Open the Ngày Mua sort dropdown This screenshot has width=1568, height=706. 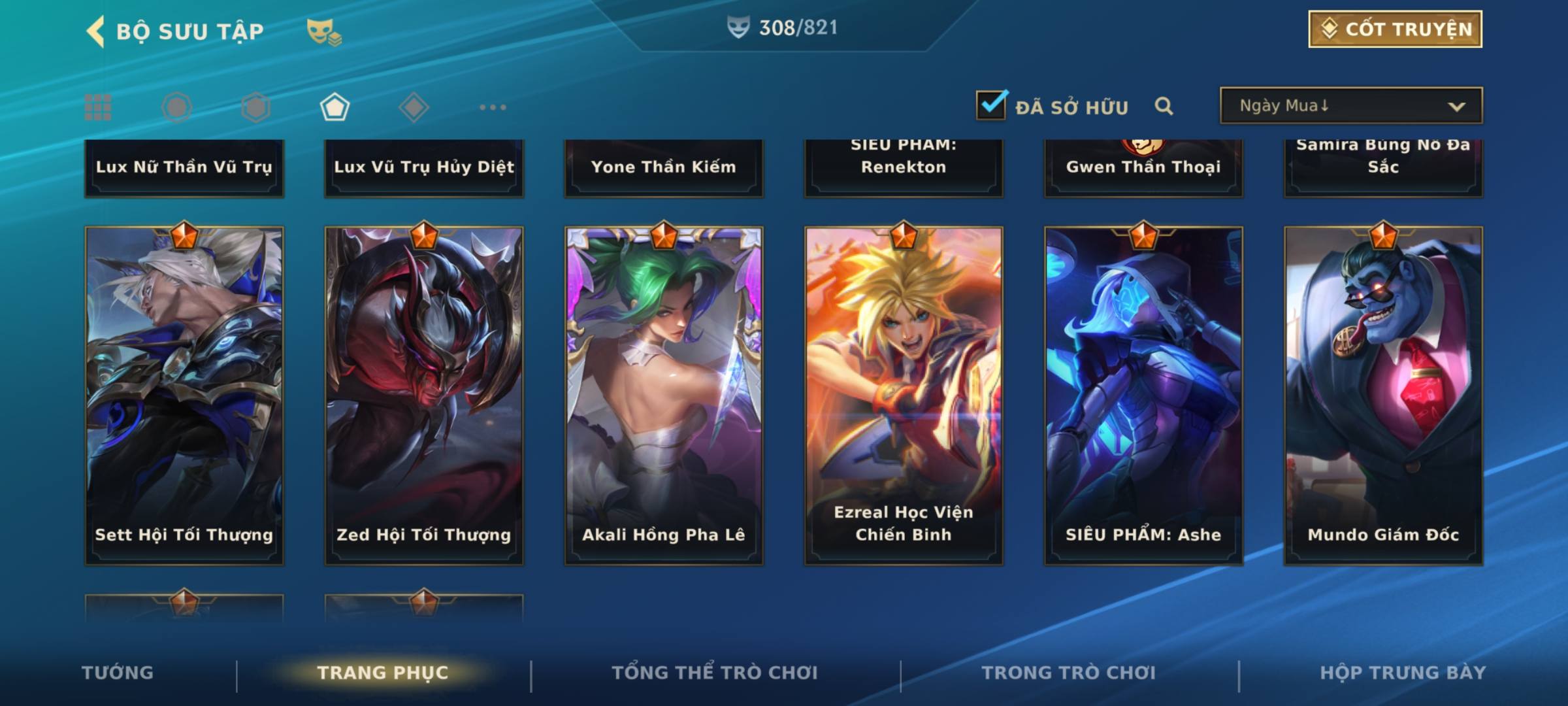tap(1350, 106)
